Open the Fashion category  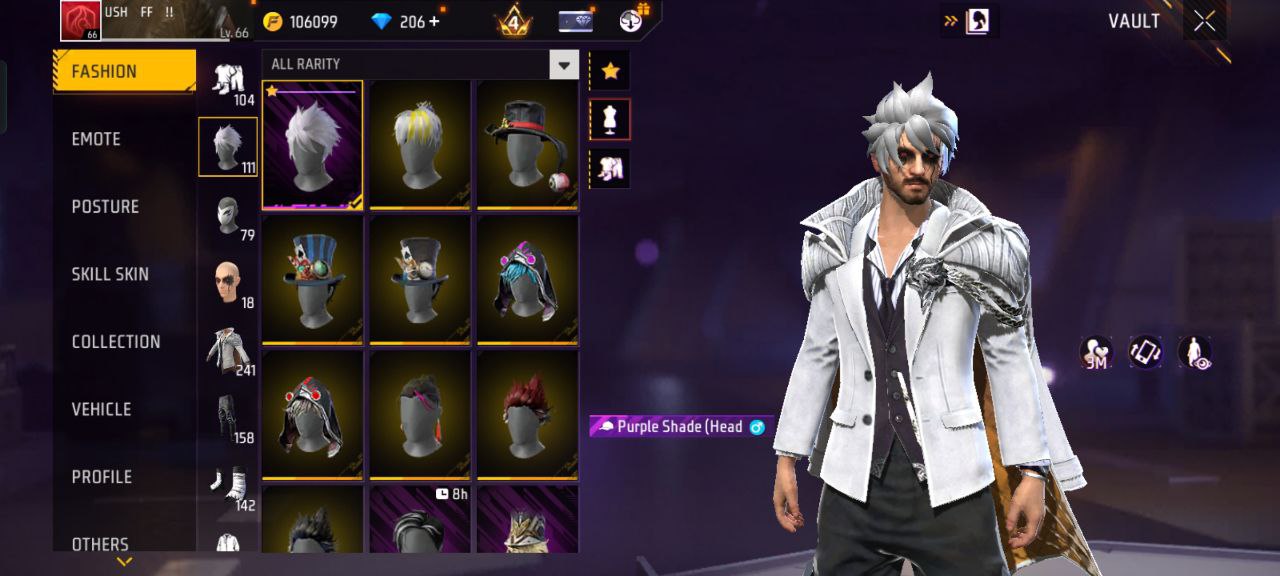pos(124,72)
